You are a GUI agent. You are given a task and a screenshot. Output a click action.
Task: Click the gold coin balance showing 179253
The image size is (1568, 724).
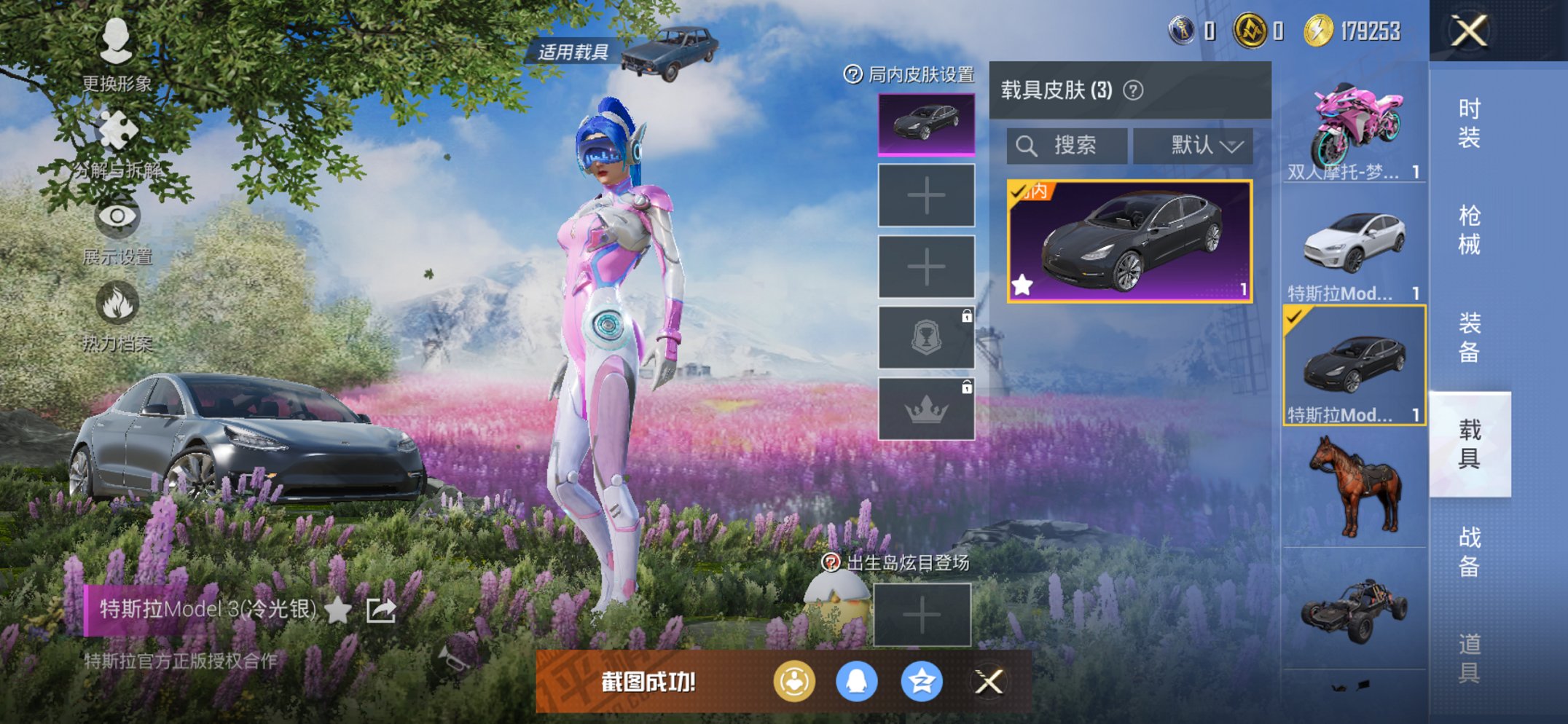[x=1355, y=31]
